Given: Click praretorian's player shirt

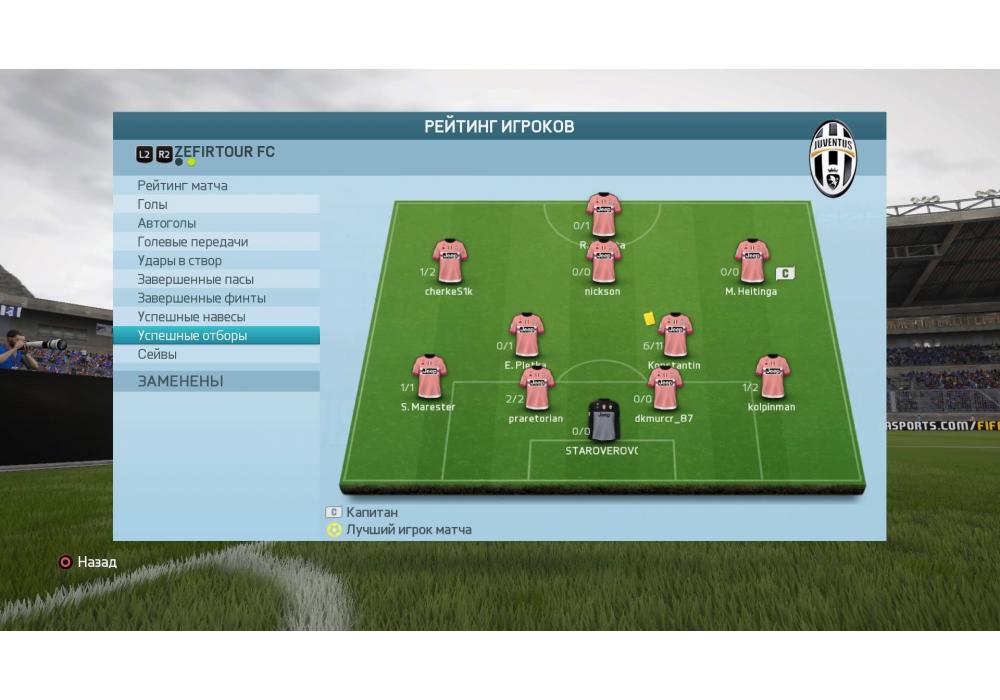Looking at the screenshot, I should 537,389.
